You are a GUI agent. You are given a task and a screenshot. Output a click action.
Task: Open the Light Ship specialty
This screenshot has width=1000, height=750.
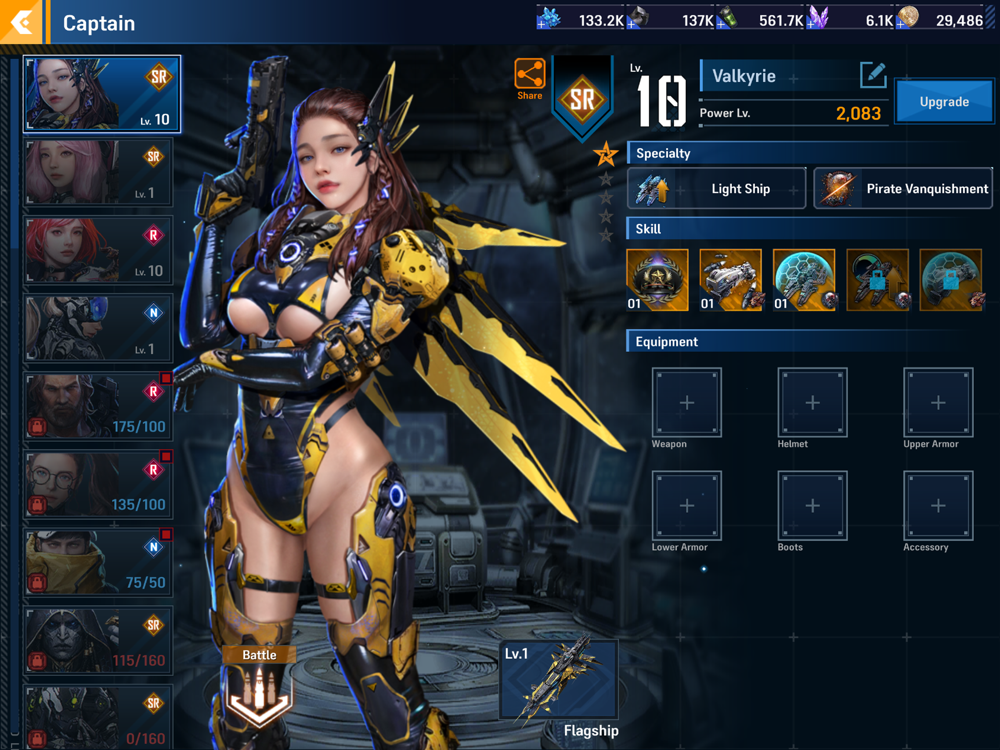[716, 189]
